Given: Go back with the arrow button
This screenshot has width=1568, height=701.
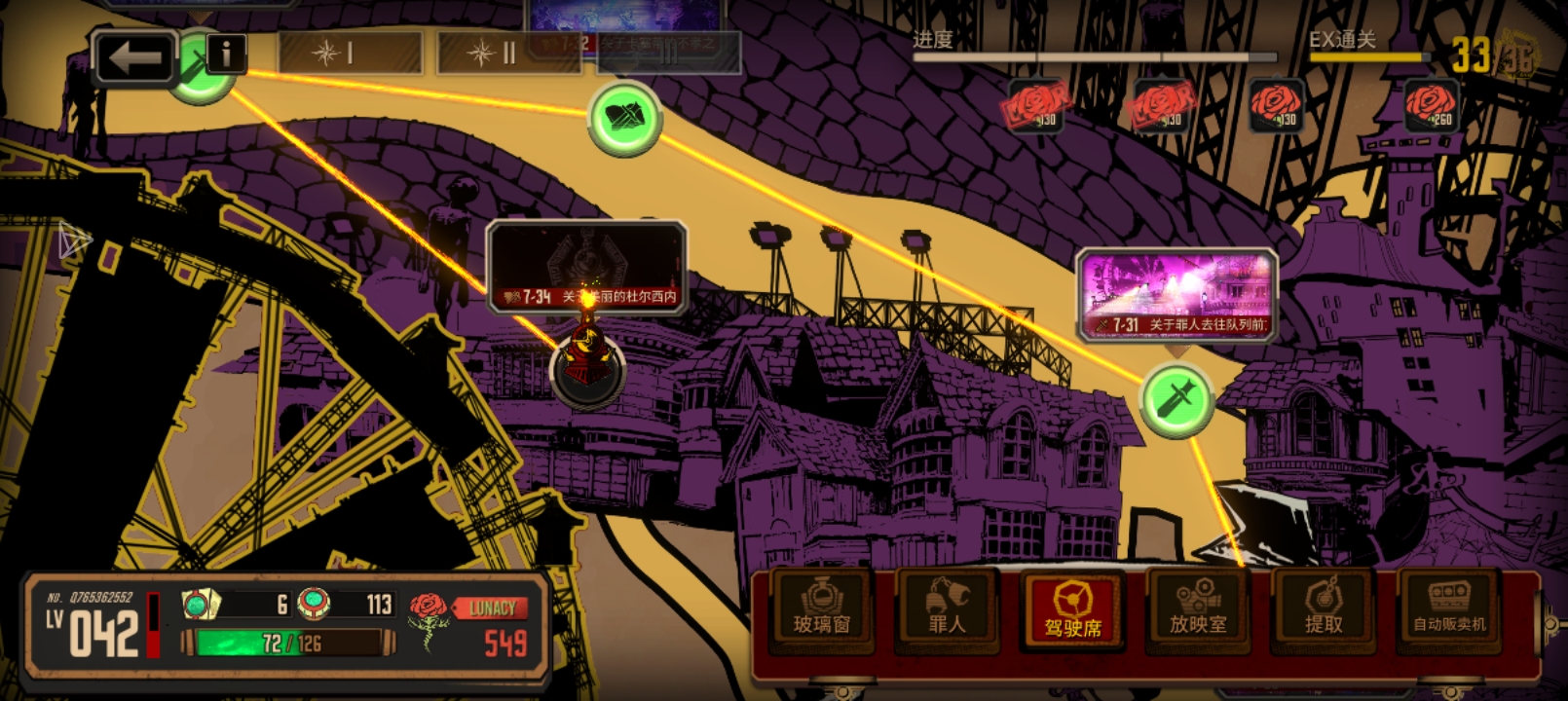Looking at the screenshot, I should click(134, 57).
